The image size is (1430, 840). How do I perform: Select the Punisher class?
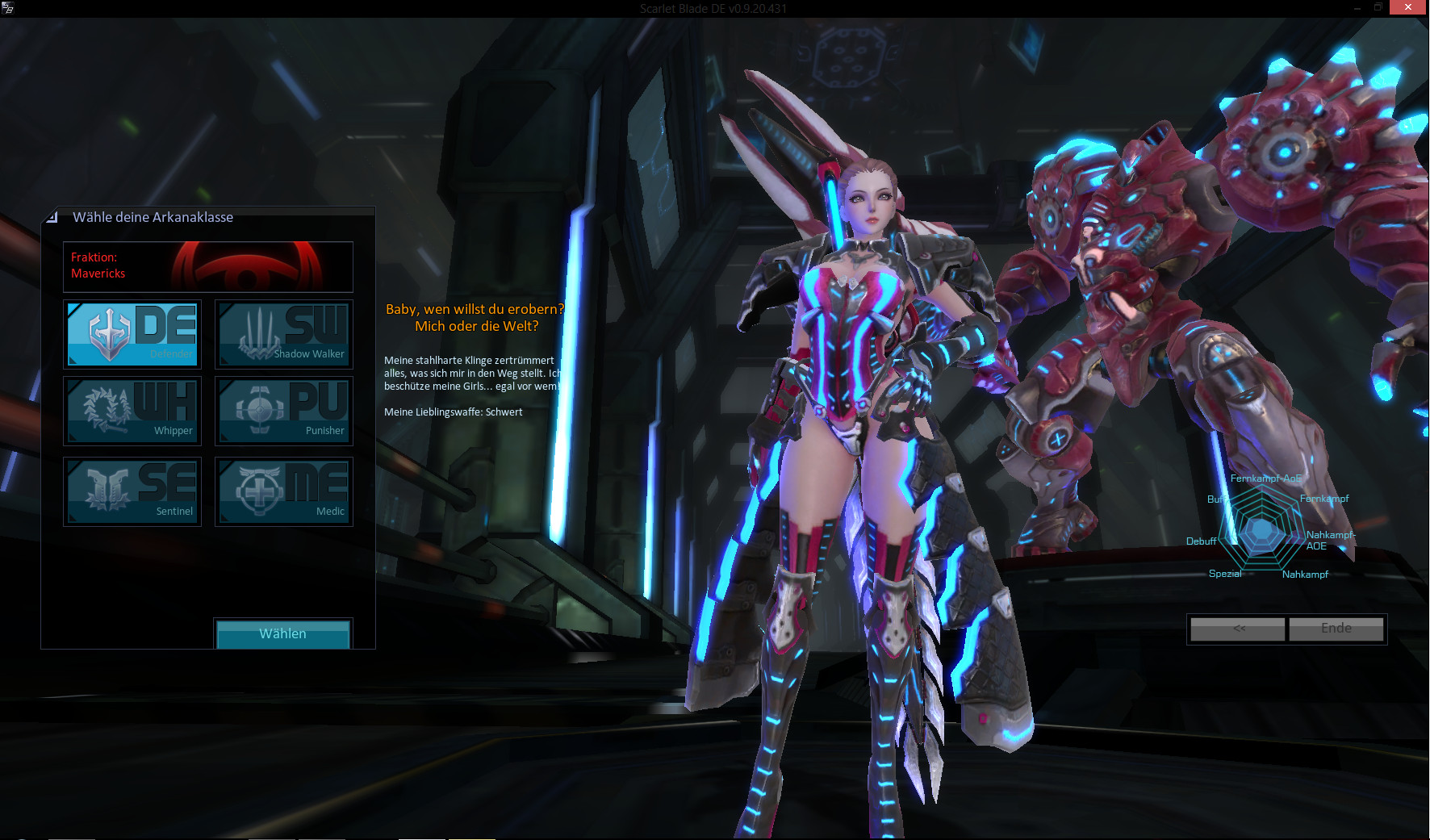point(284,411)
